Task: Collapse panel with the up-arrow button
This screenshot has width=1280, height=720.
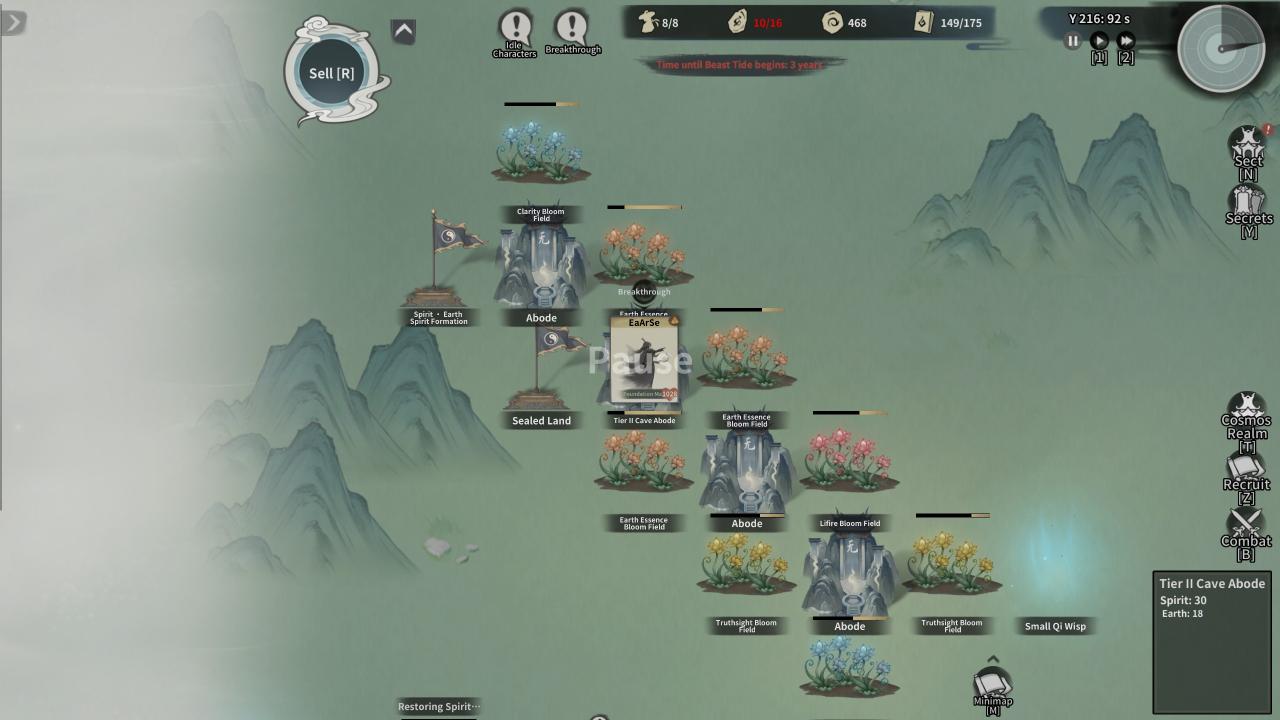Action: 403,31
